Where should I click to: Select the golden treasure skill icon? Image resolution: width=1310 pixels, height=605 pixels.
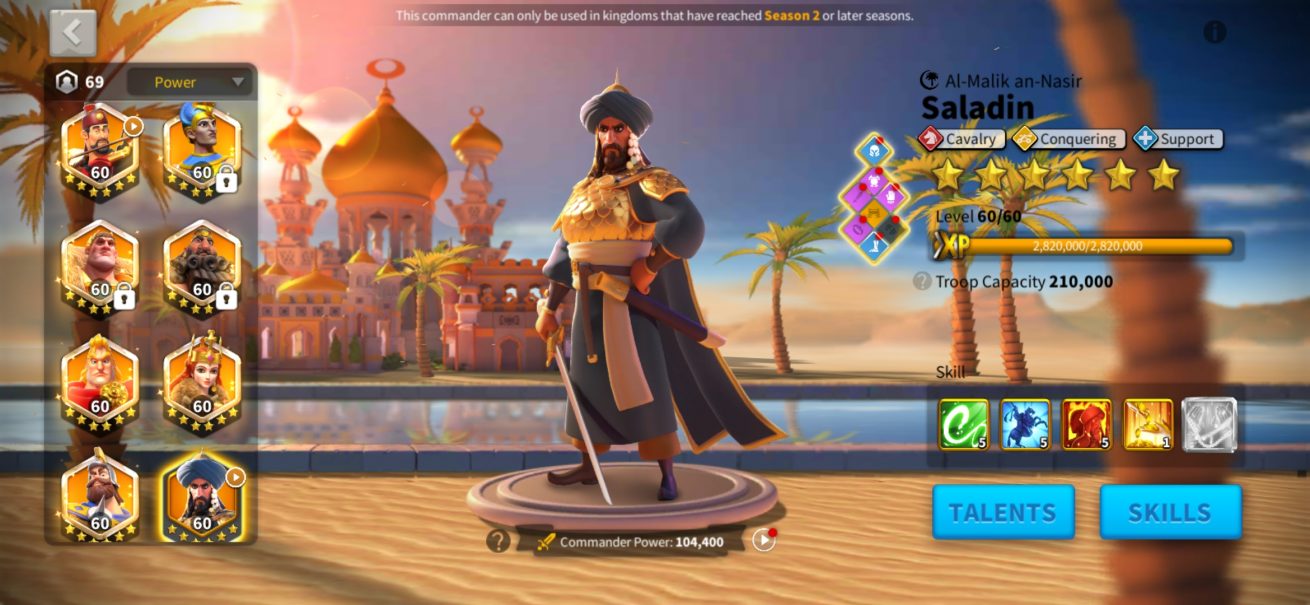pyautogui.click(x=1148, y=424)
